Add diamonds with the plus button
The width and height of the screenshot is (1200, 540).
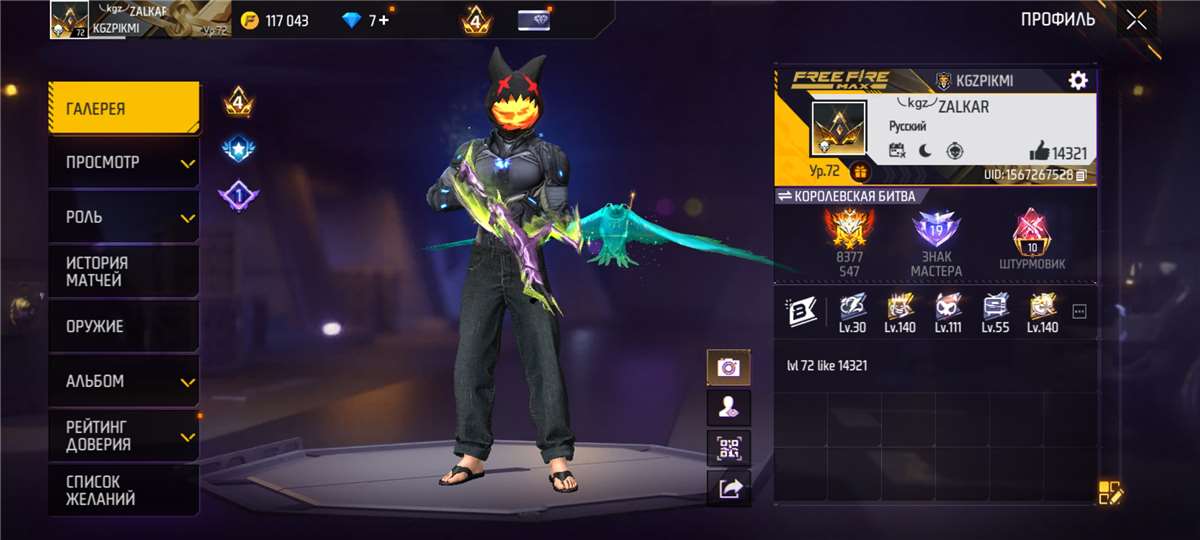tap(385, 20)
